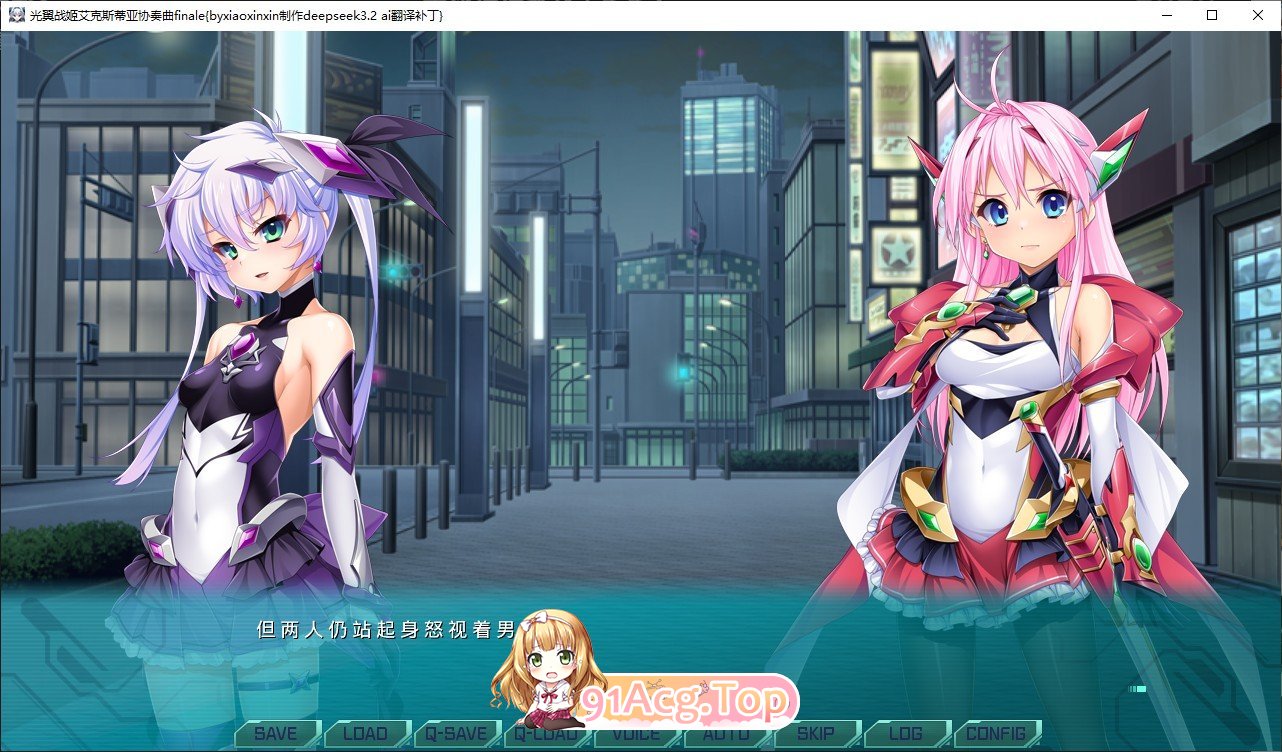The width and height of the screenshot is (1282, 752).
Task: Open the LOAD screen
Action: pos(367,733)
